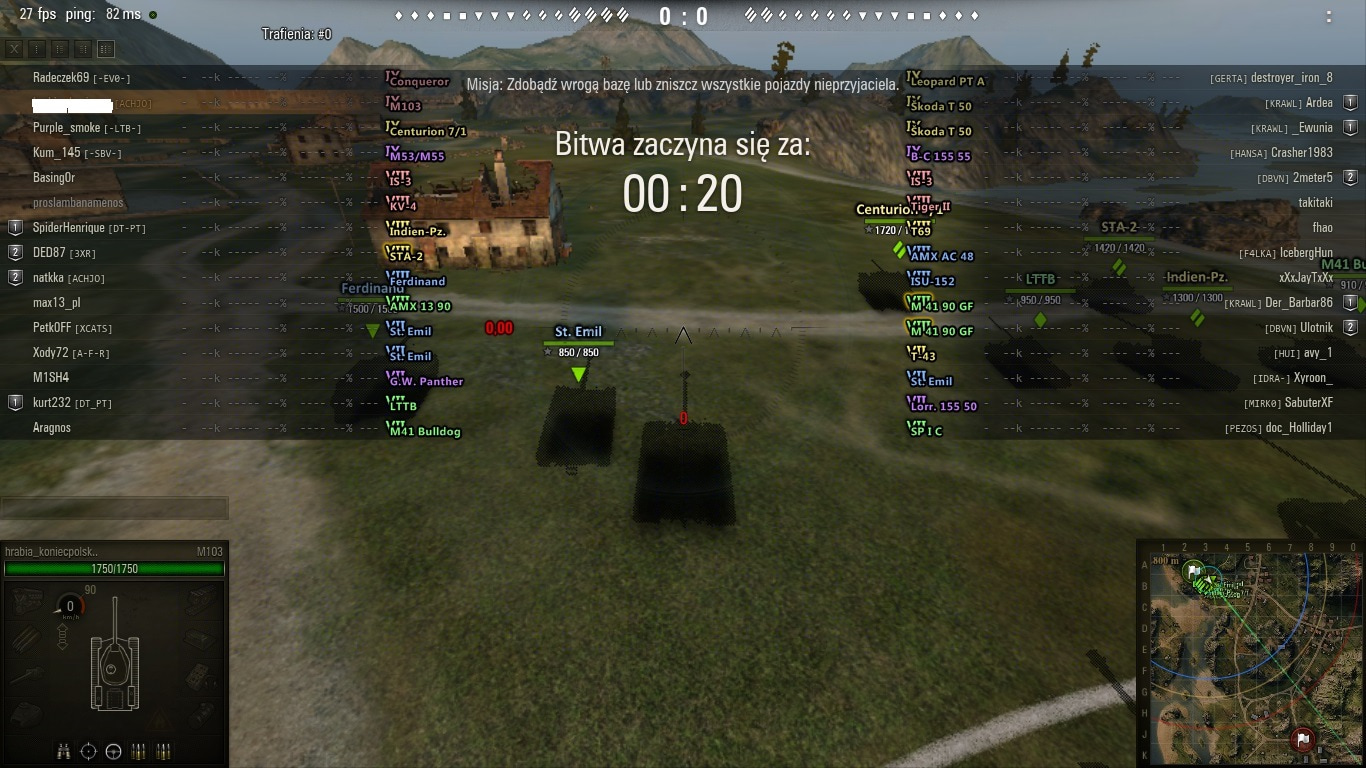The width and height of the screenshot is (1366, 768).
Task: Ping the minimap
Action: (1250, 650)
